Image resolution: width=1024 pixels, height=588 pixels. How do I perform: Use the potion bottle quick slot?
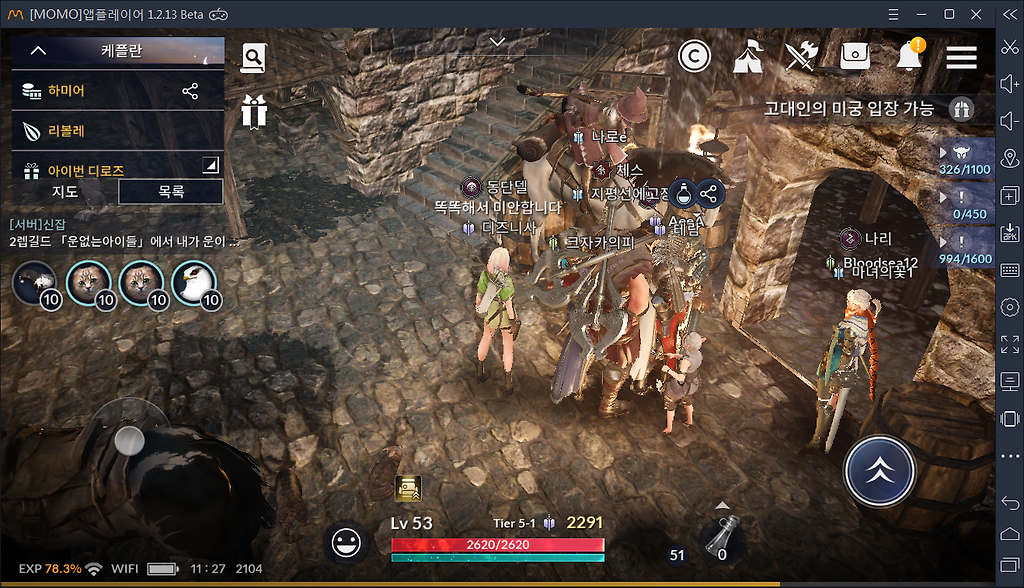pyautogui.click(x=720, y=540)
